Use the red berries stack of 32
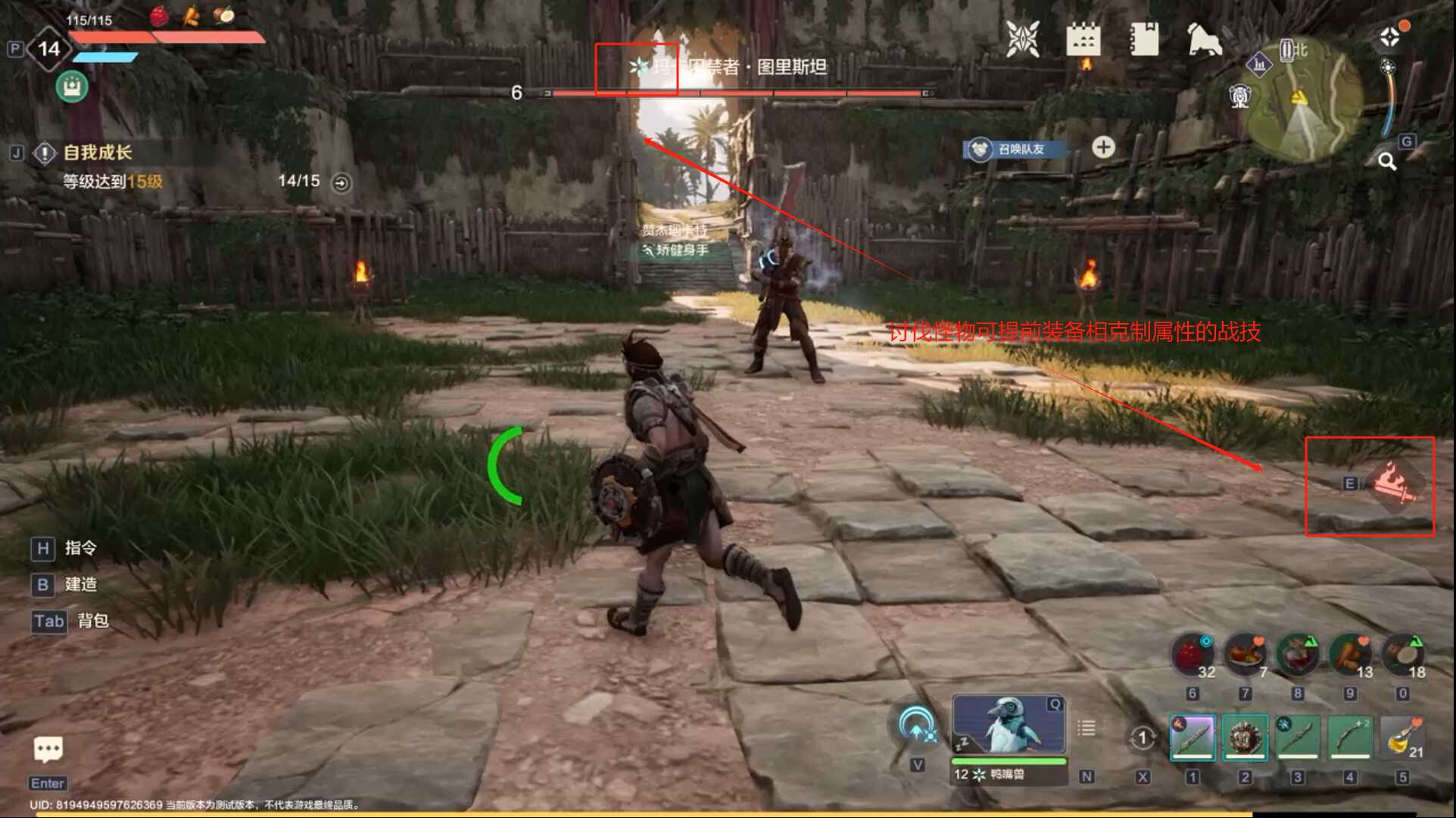 pyautogui.click(x=1192, y=655)
